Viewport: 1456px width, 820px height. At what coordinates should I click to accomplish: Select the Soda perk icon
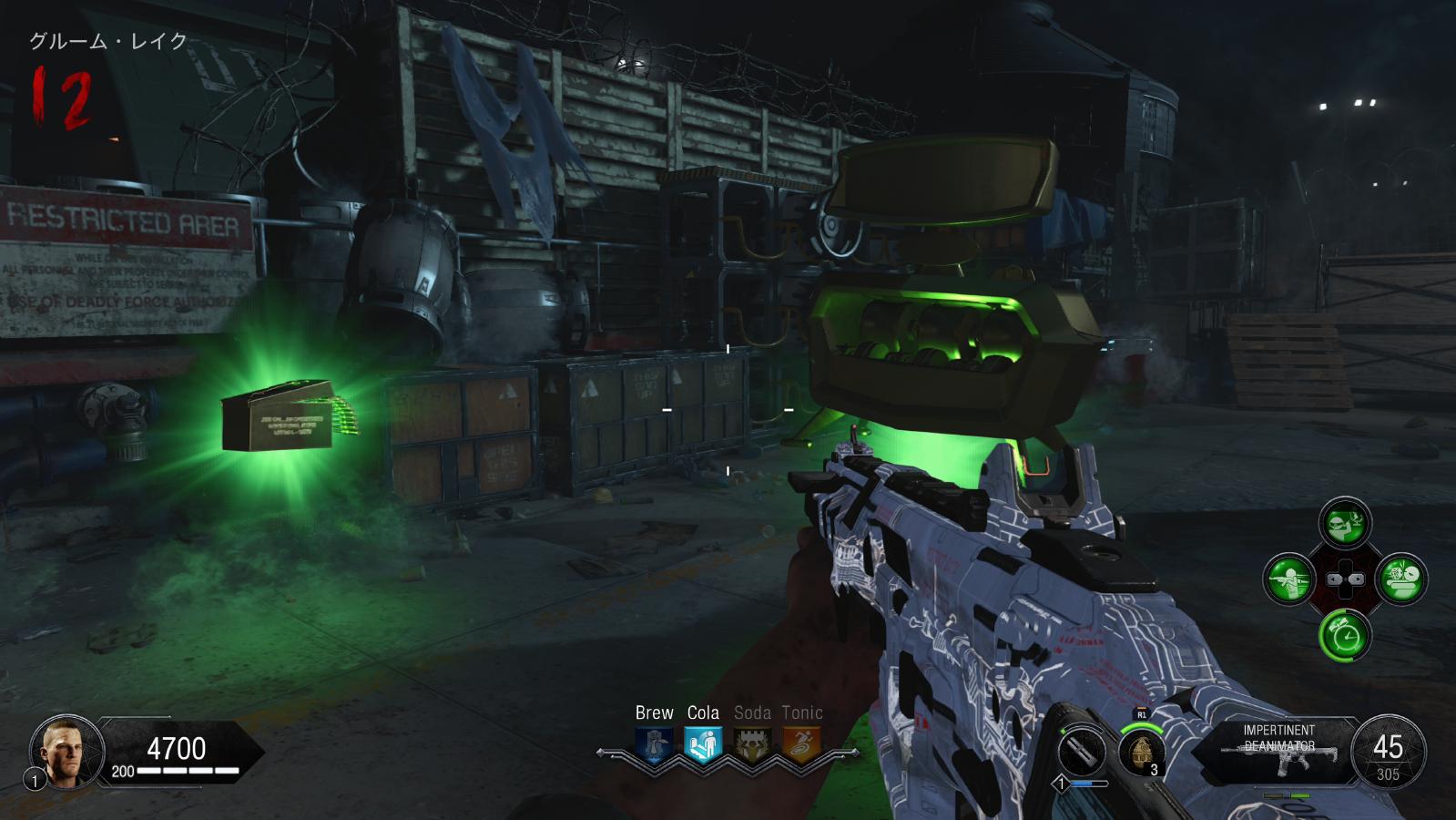click(x=752, y=745)
